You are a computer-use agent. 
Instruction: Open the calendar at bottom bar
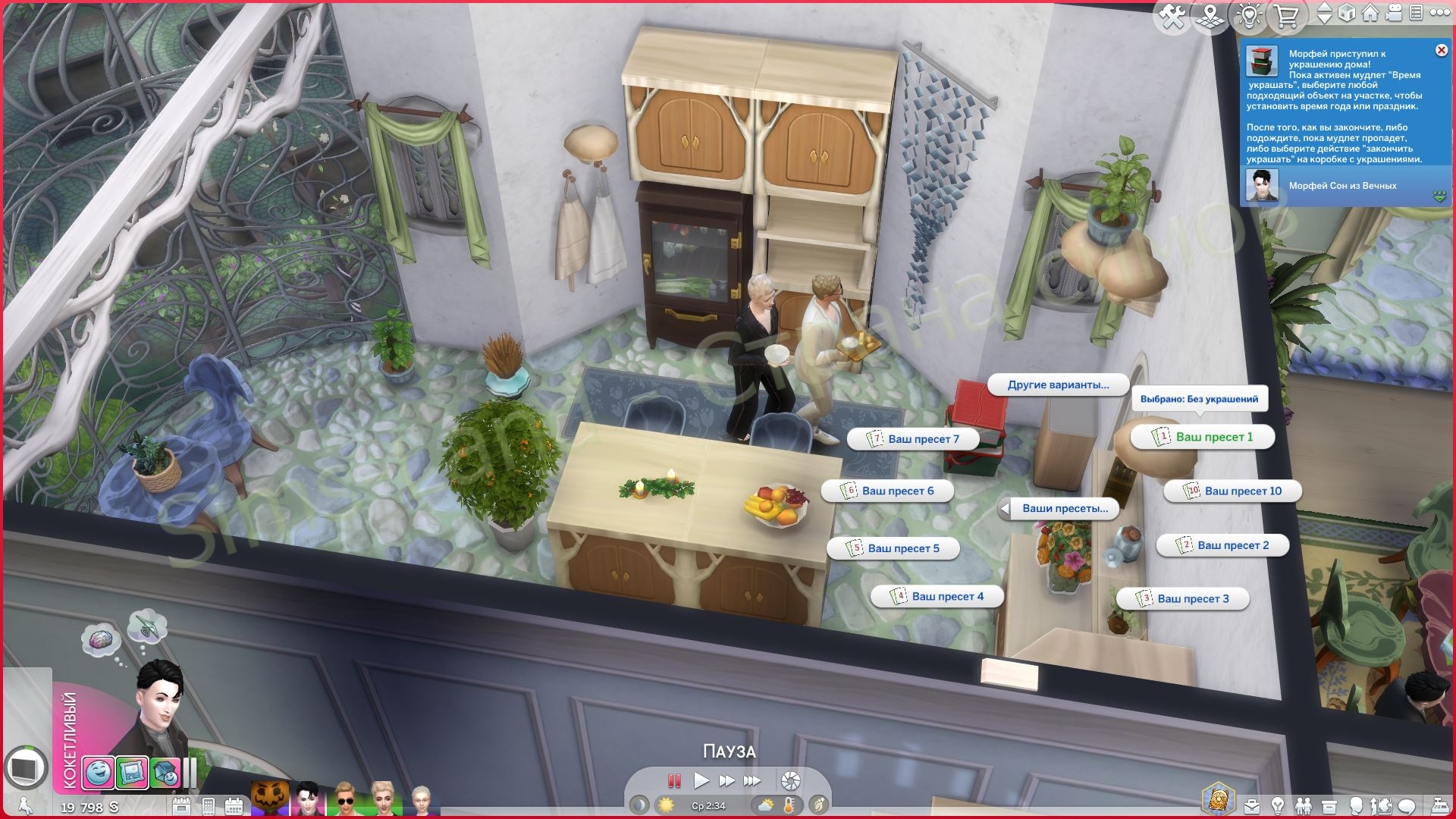click(x=234, y=806)
